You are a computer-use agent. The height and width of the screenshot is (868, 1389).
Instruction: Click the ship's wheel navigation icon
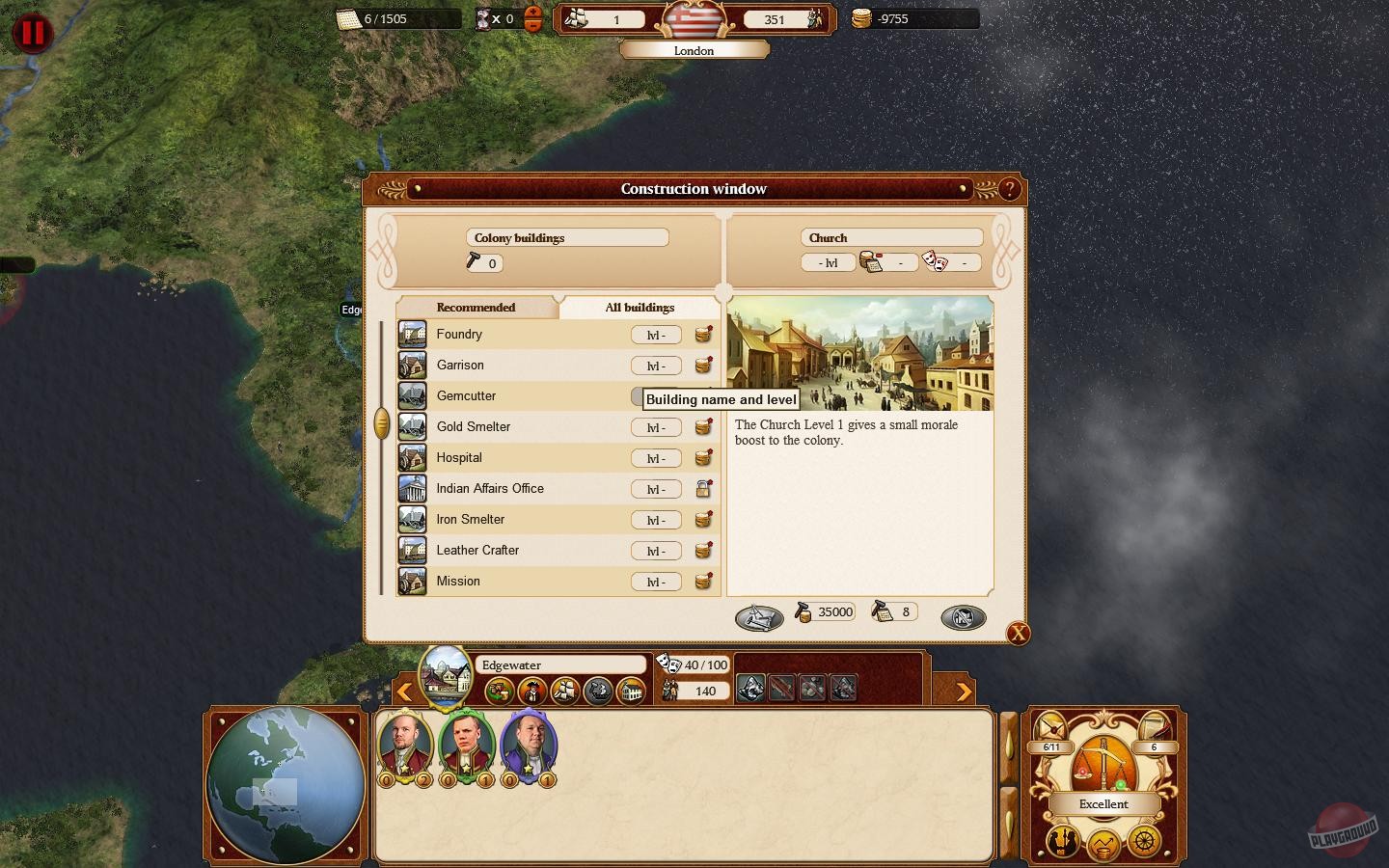pyautogui.click(x=1145, y=841)
